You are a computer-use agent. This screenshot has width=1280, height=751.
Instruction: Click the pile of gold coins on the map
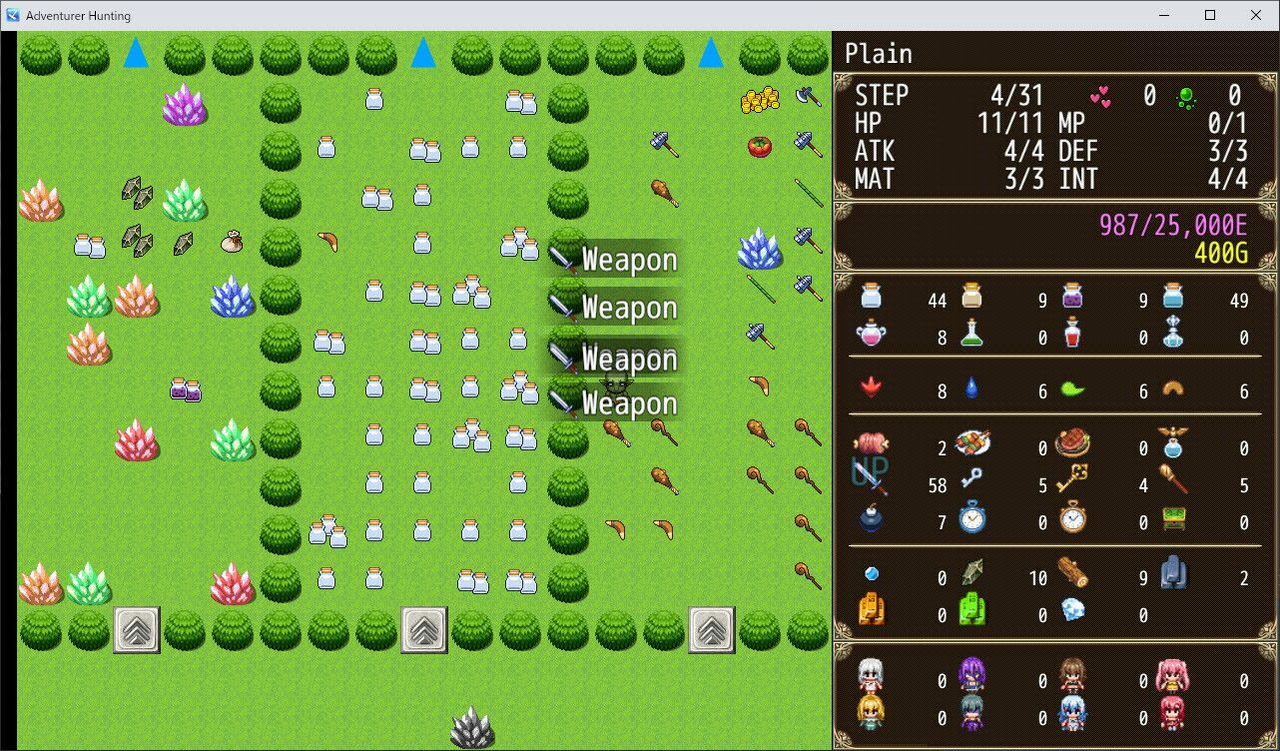760,100
